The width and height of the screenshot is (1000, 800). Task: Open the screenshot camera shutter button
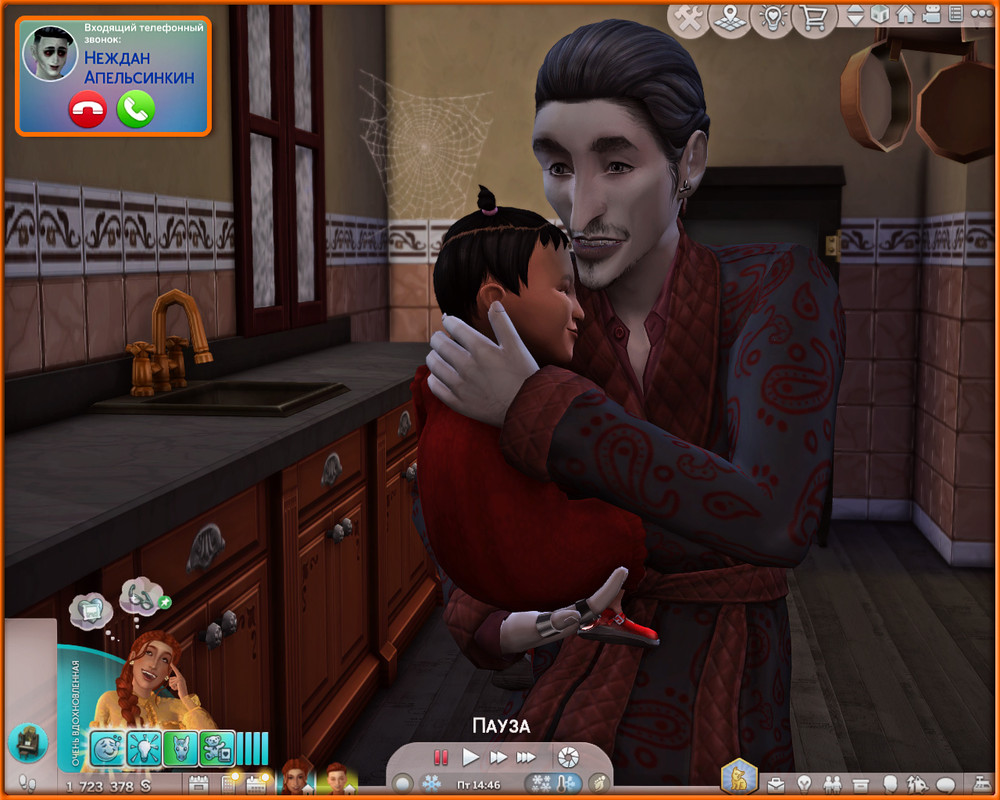(568, 757)
